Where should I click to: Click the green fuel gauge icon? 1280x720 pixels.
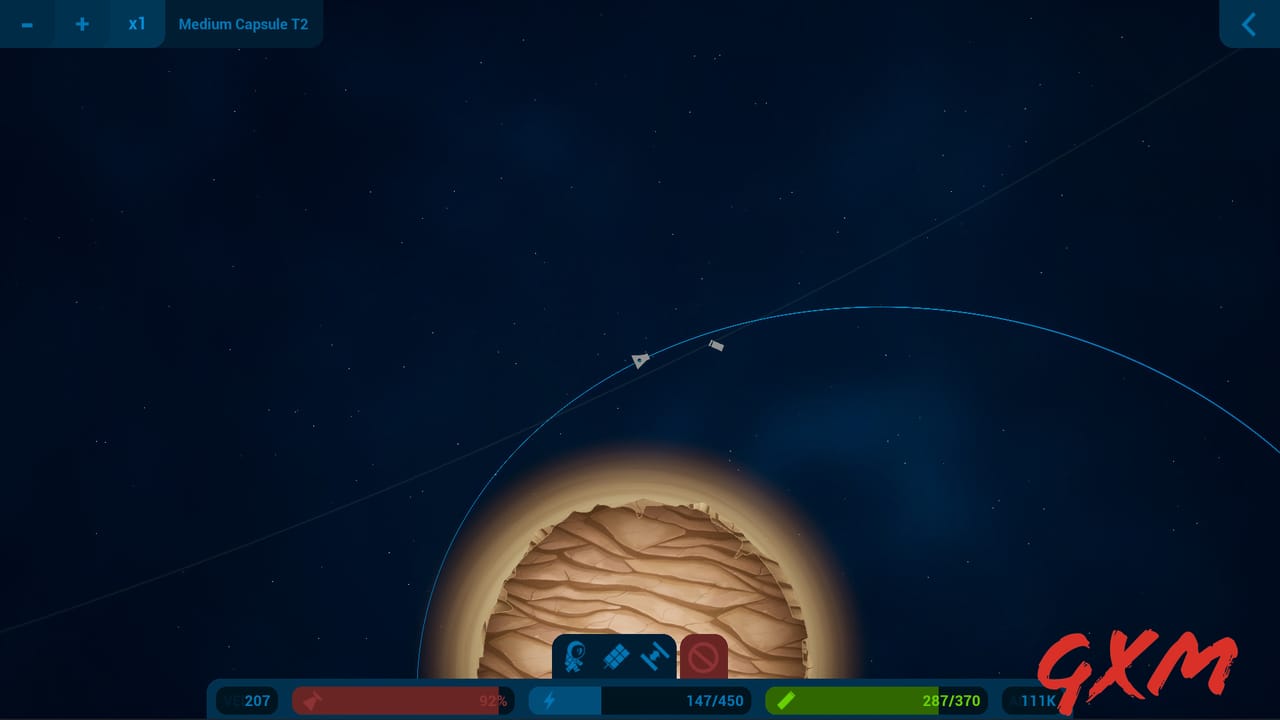point(787,700)
